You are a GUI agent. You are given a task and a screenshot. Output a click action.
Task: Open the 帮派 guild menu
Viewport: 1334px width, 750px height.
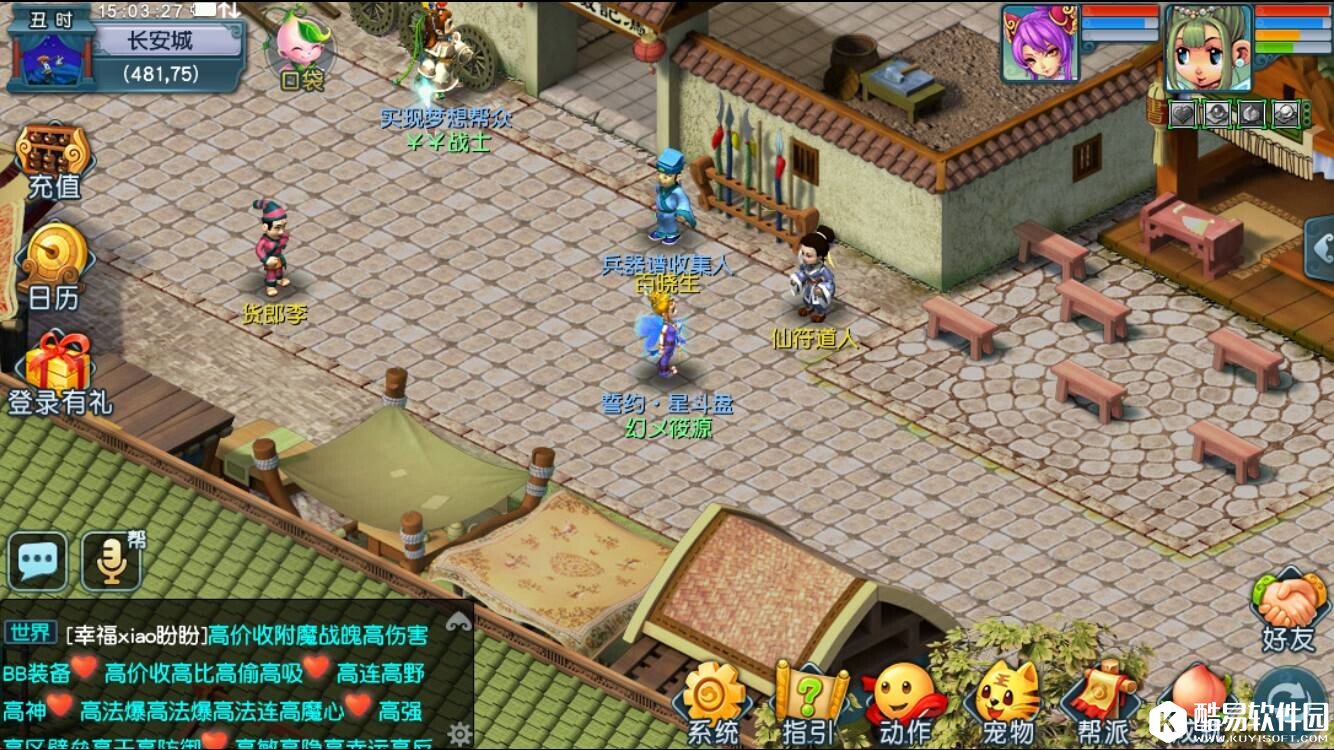pos(1099,704)
